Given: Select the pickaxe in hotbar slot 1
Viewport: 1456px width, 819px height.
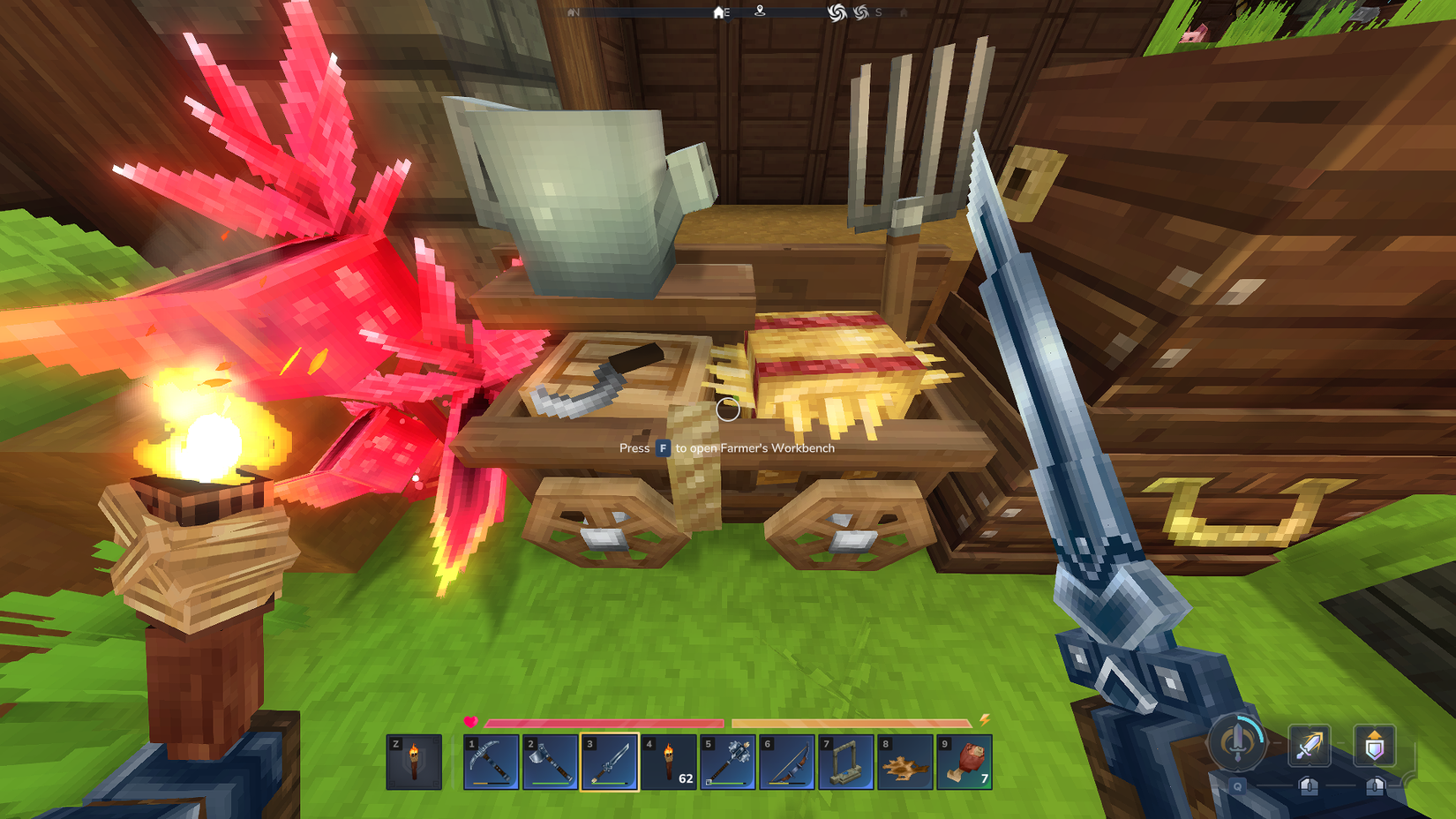Looking at the screenshot, I should (x=492, y=763).
